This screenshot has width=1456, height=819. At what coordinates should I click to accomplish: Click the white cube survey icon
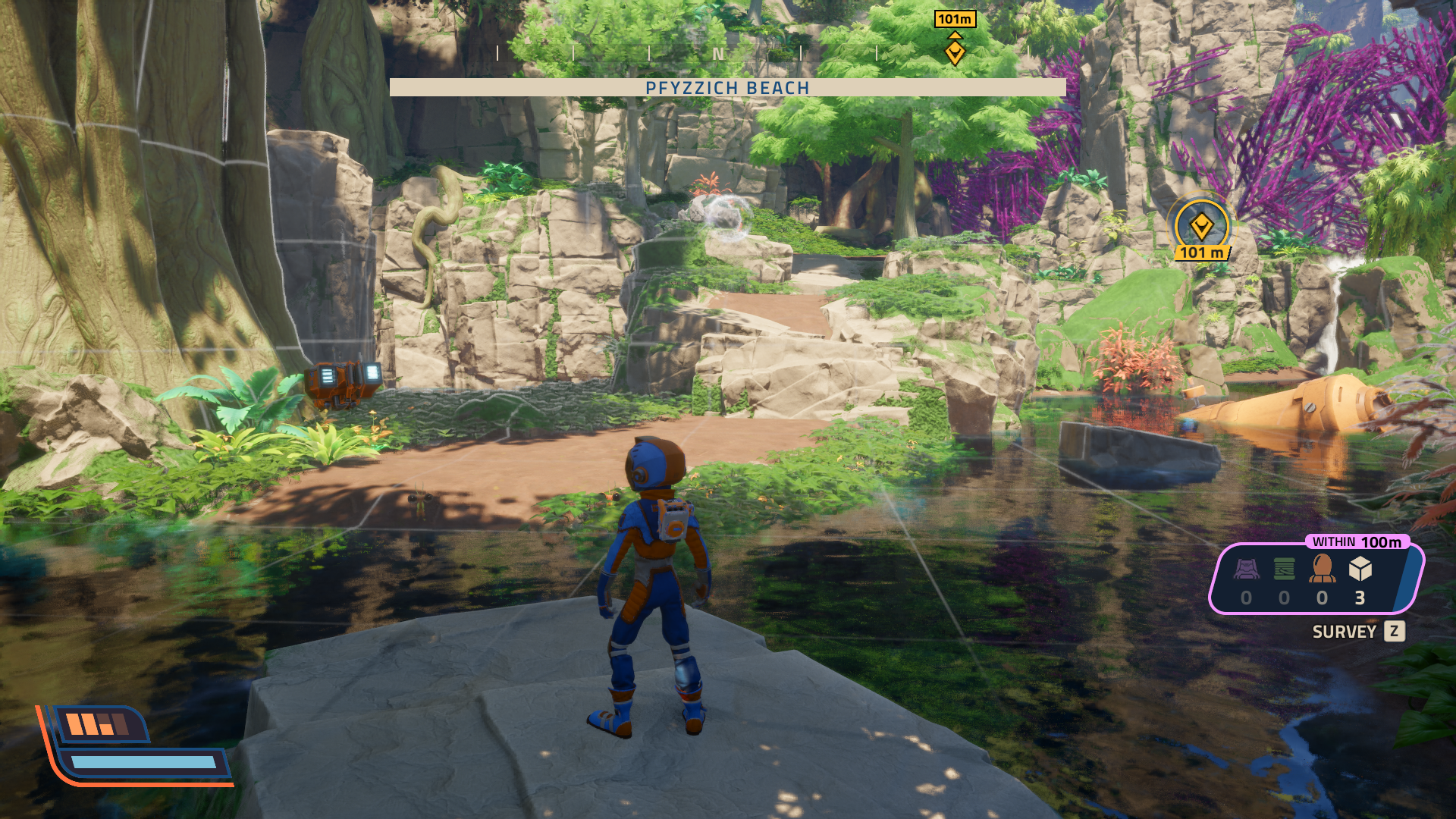click(1360, 569)
